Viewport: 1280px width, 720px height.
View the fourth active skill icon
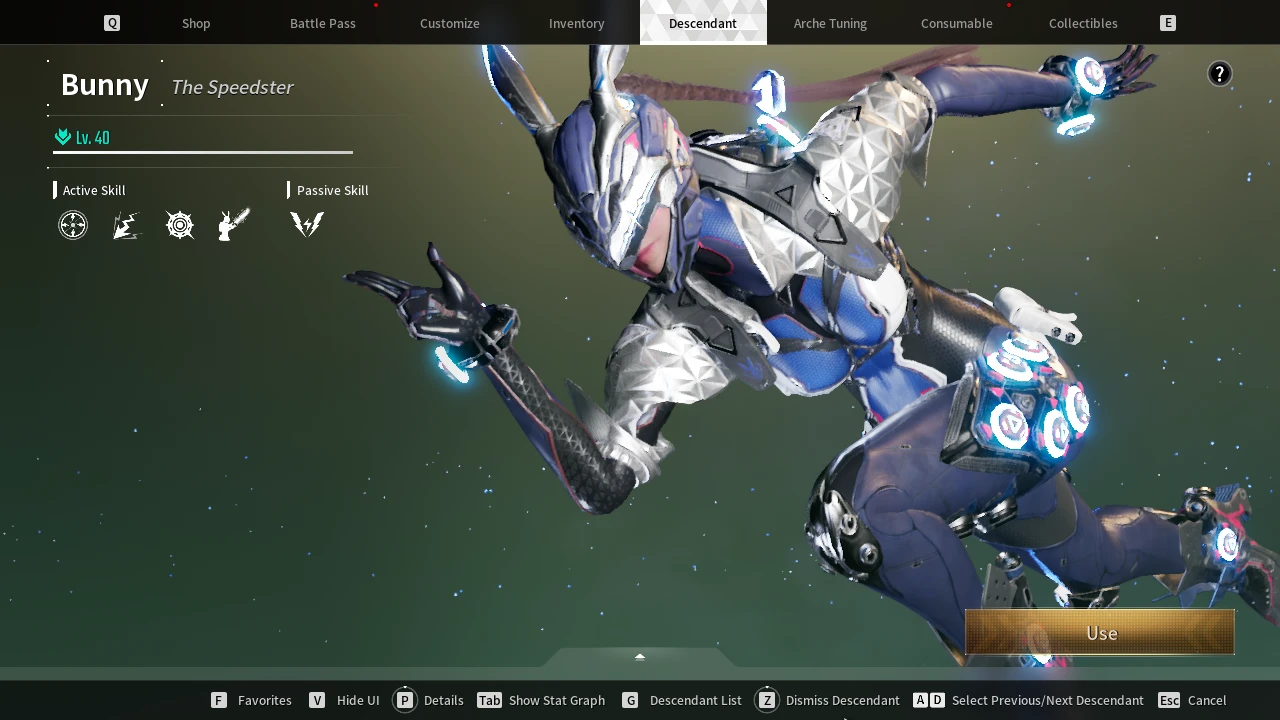(x=233, y=225)
